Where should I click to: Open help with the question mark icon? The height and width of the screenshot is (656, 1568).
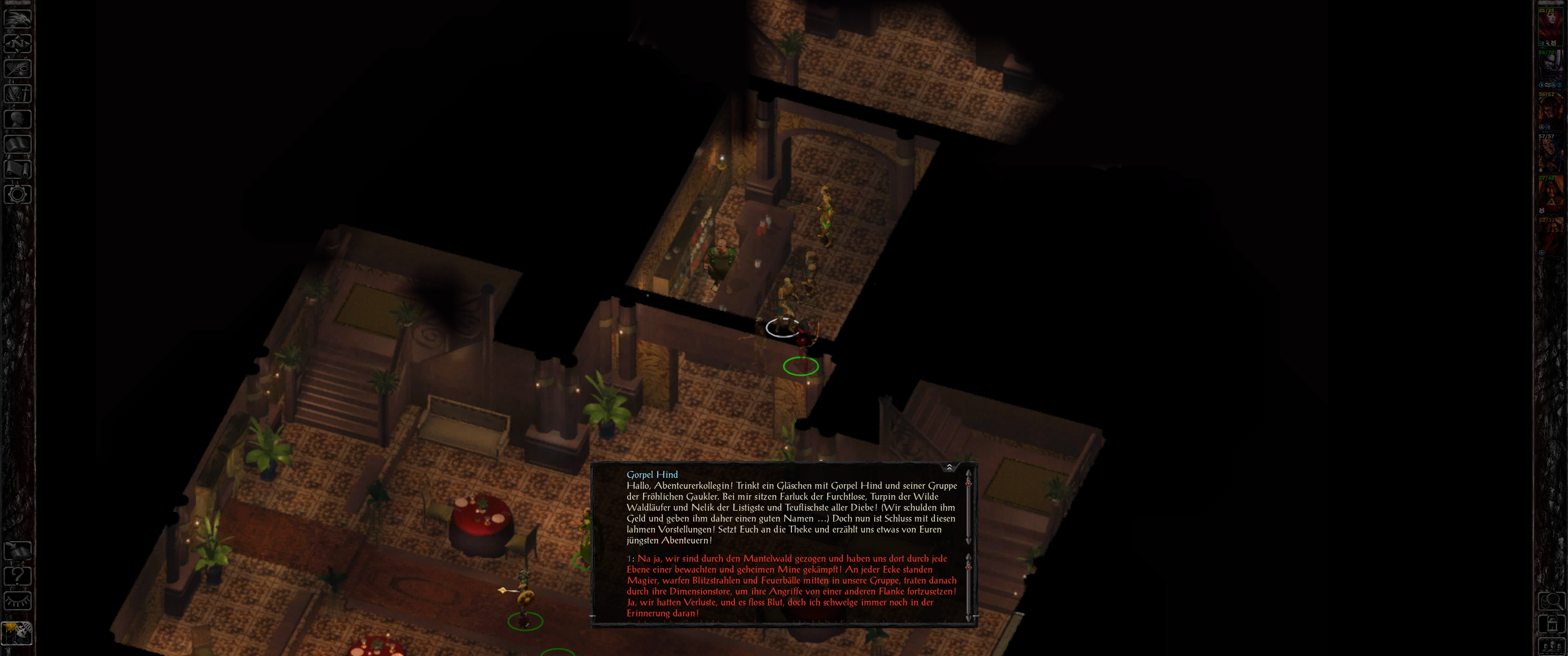point(18,576)
